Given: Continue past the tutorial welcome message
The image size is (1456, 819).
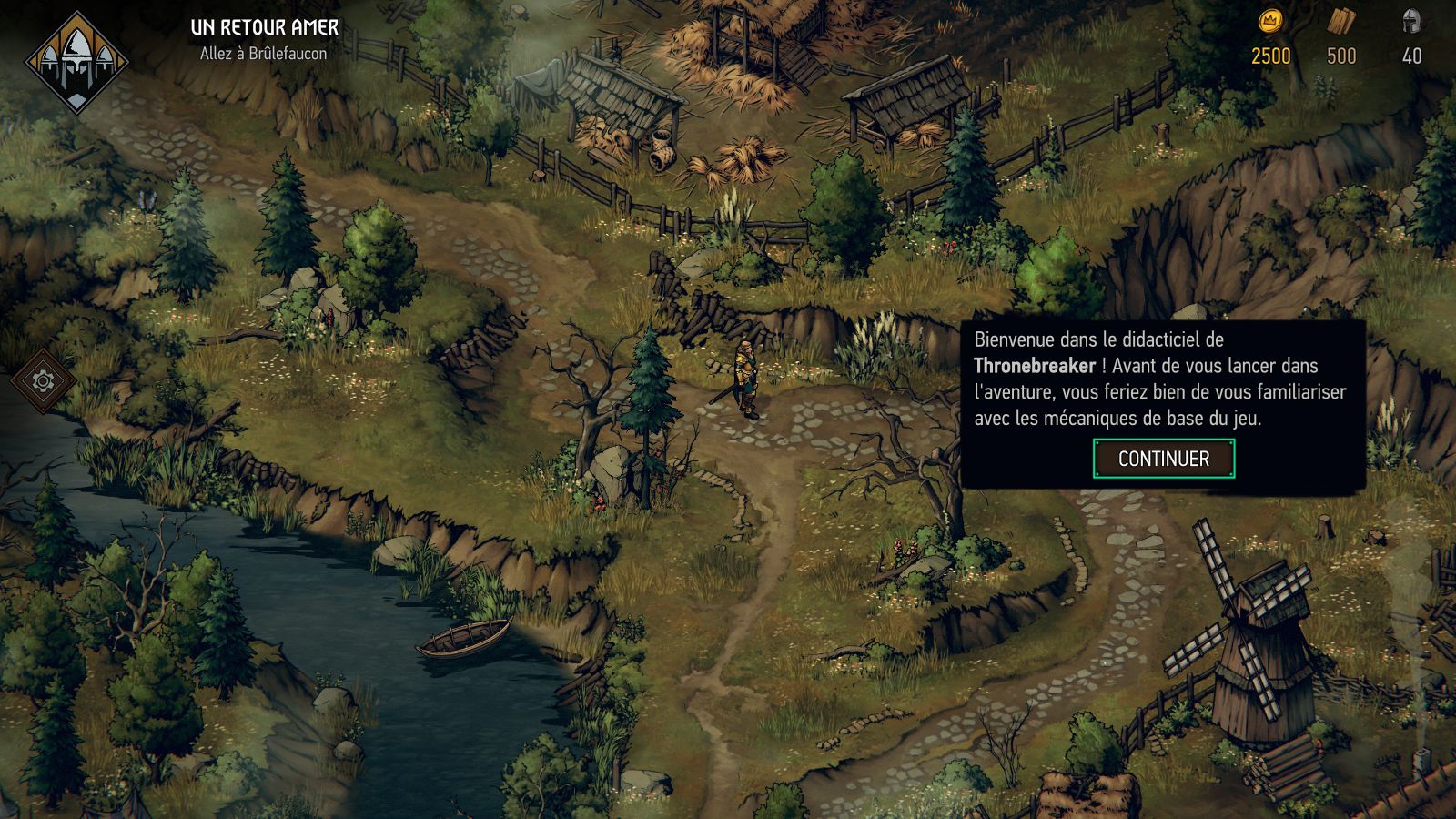Looking at the screenshot, I should click(1163, 459).
